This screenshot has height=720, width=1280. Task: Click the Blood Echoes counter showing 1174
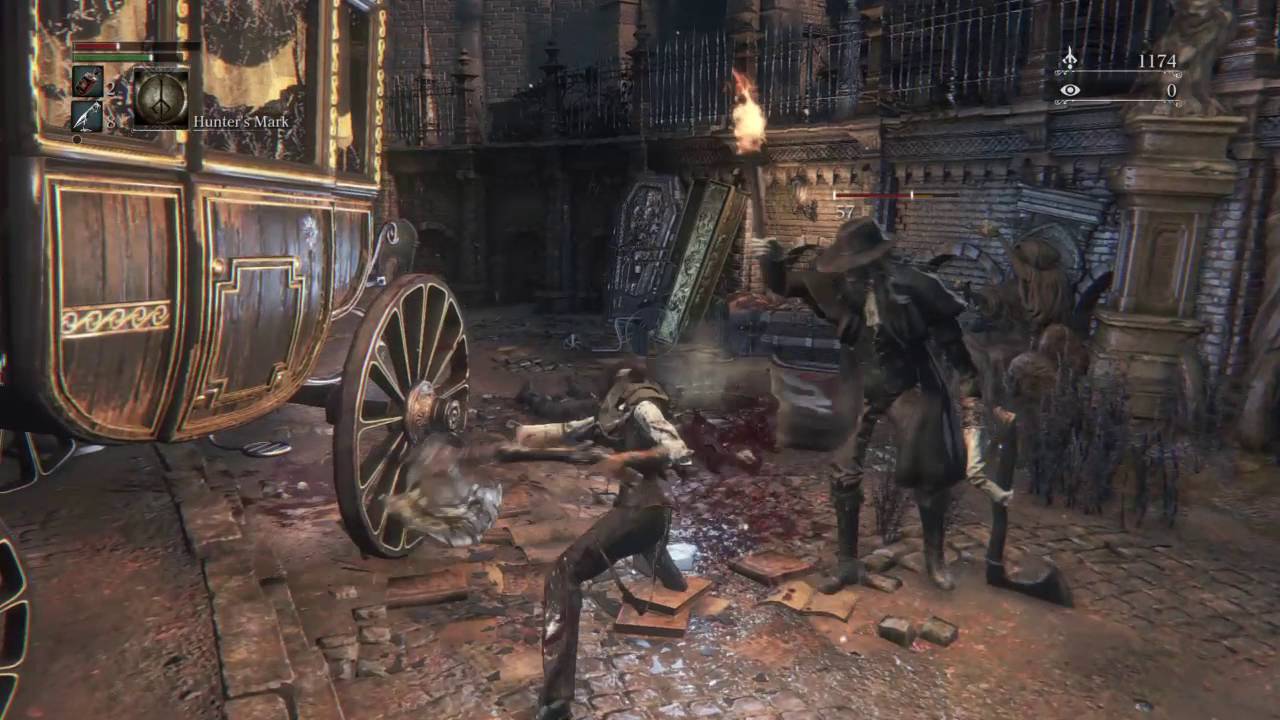(x=1157, y=60)
